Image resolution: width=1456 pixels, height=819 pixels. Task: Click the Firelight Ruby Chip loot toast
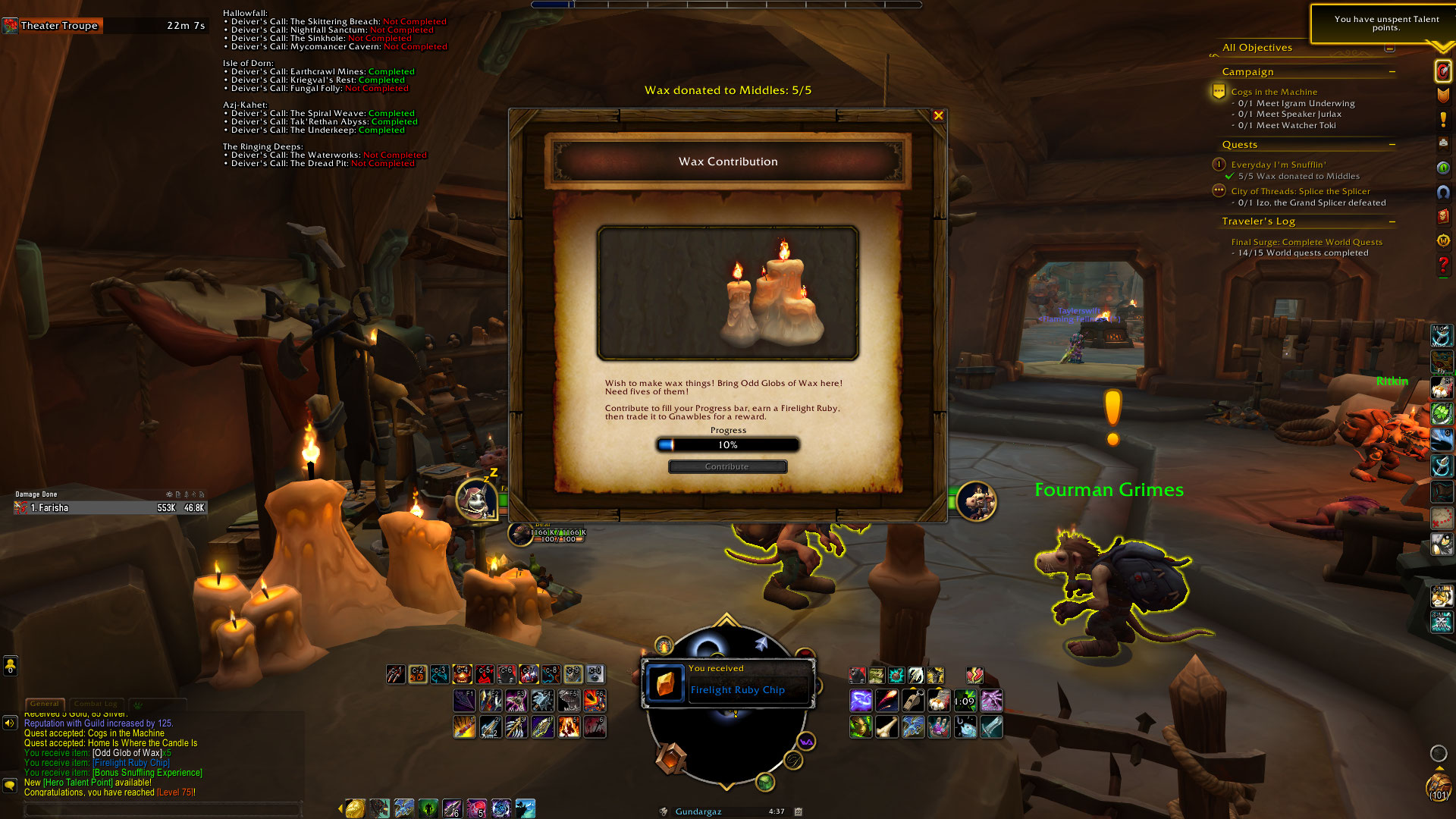click(728, 683)
